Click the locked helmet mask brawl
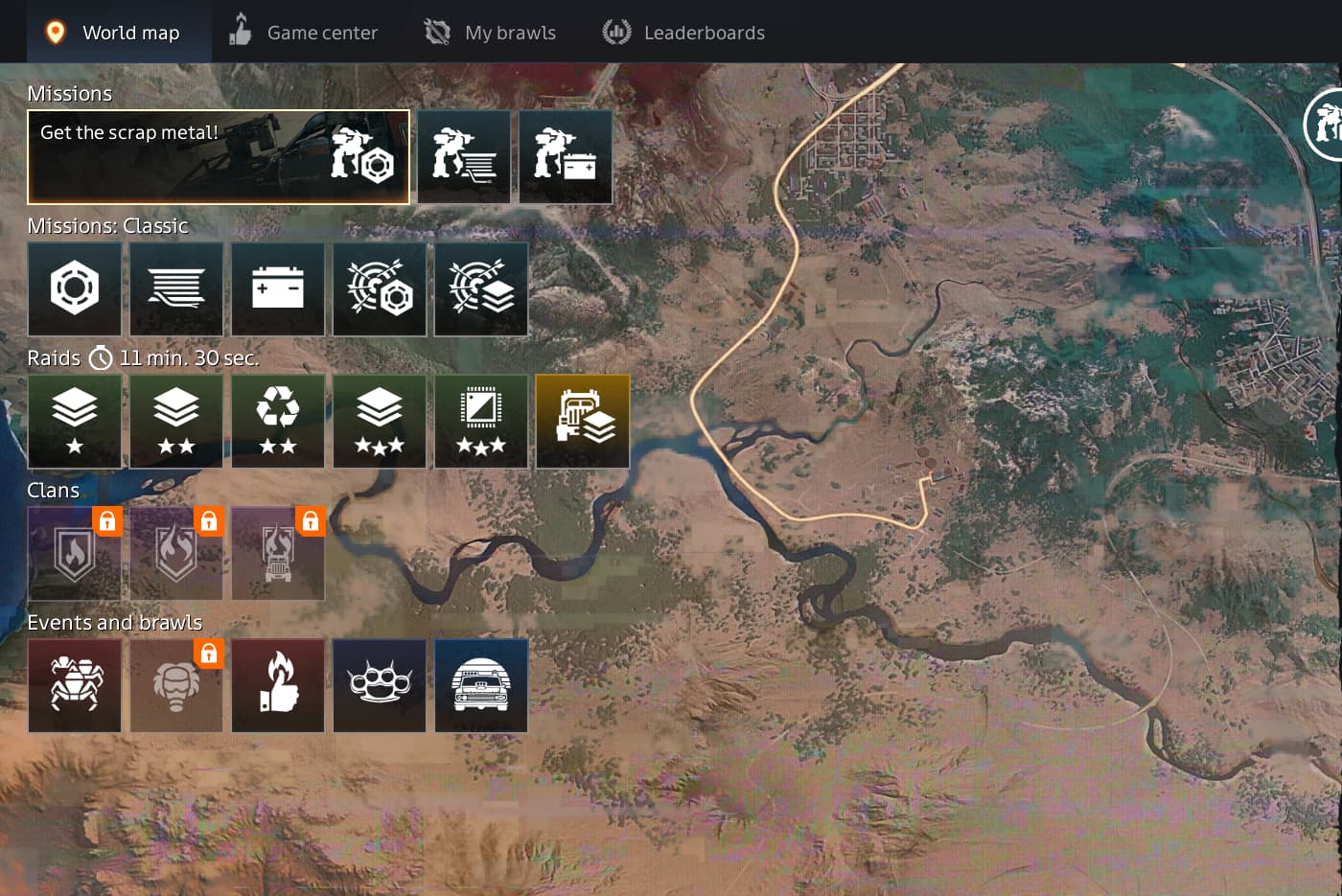 pos(176,685)
